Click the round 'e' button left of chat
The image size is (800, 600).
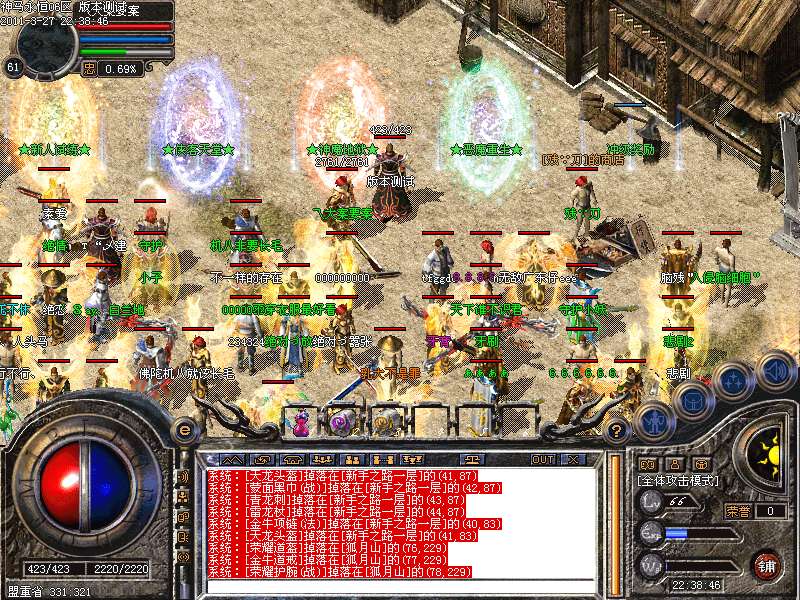click(184, 430)
